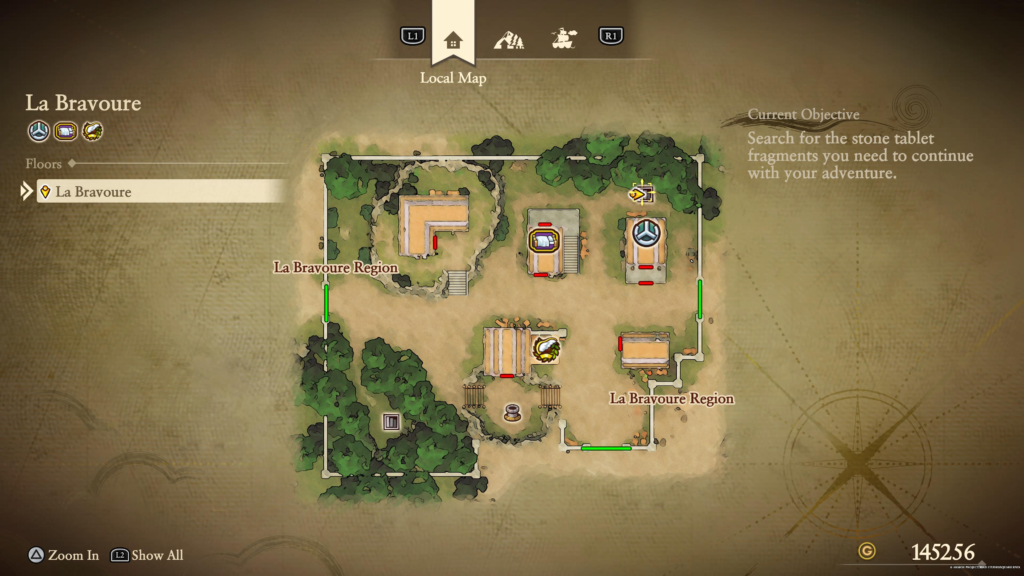Click the feather laurel marker on the map

click(x=546, y=349)
